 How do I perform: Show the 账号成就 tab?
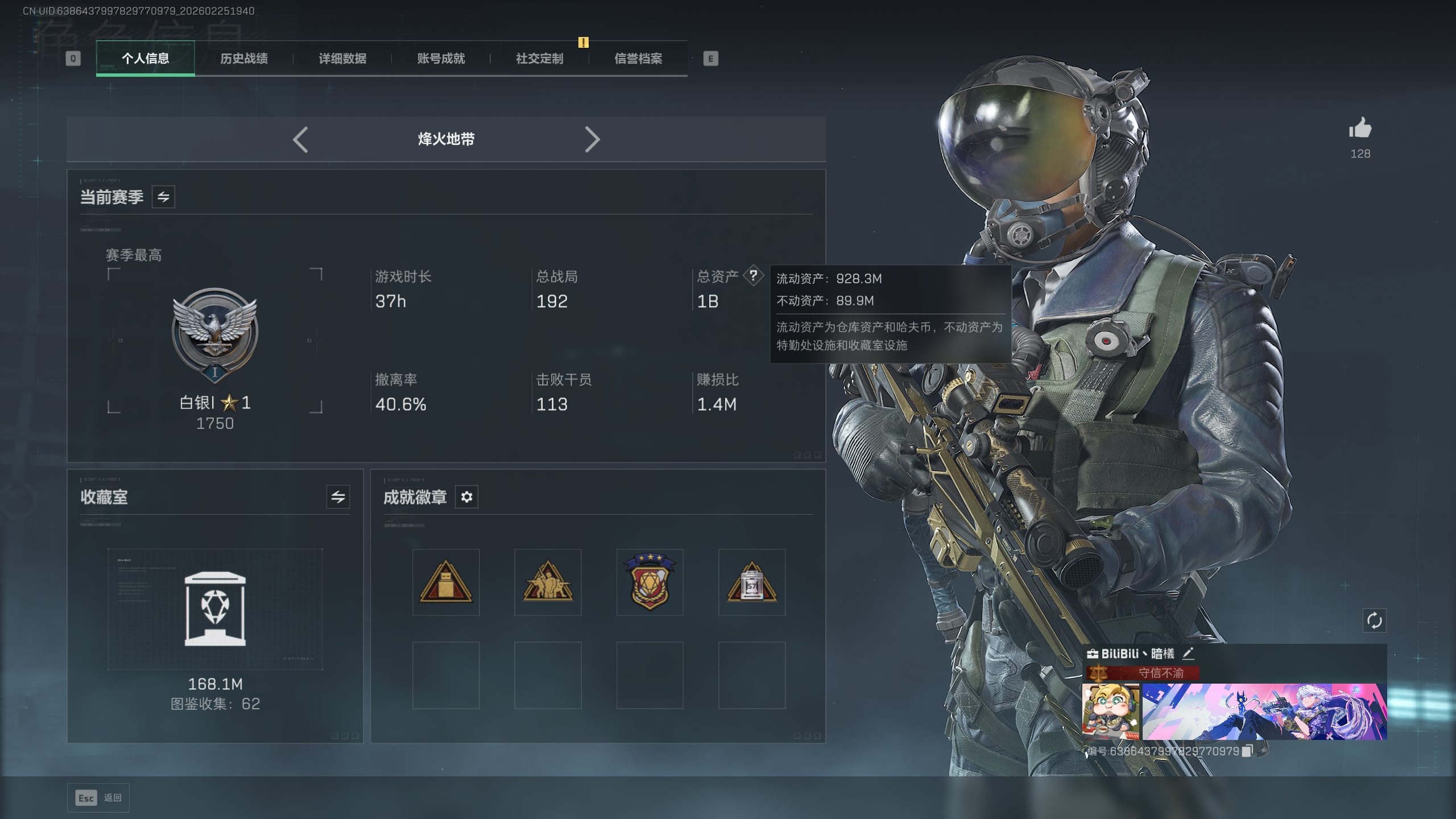click(x=441, y=59)
